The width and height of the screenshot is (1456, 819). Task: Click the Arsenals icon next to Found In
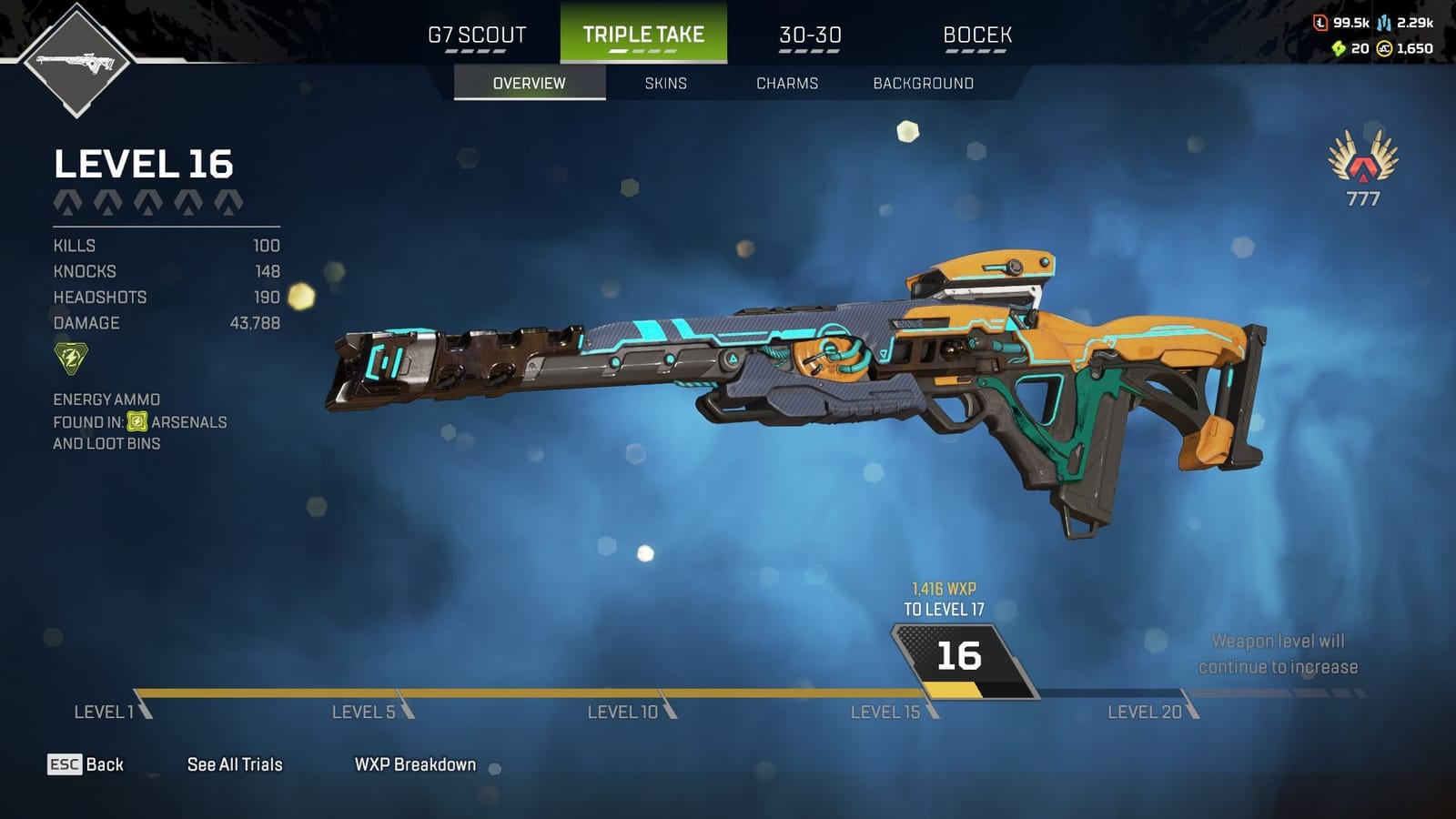[x=135, y=422]
